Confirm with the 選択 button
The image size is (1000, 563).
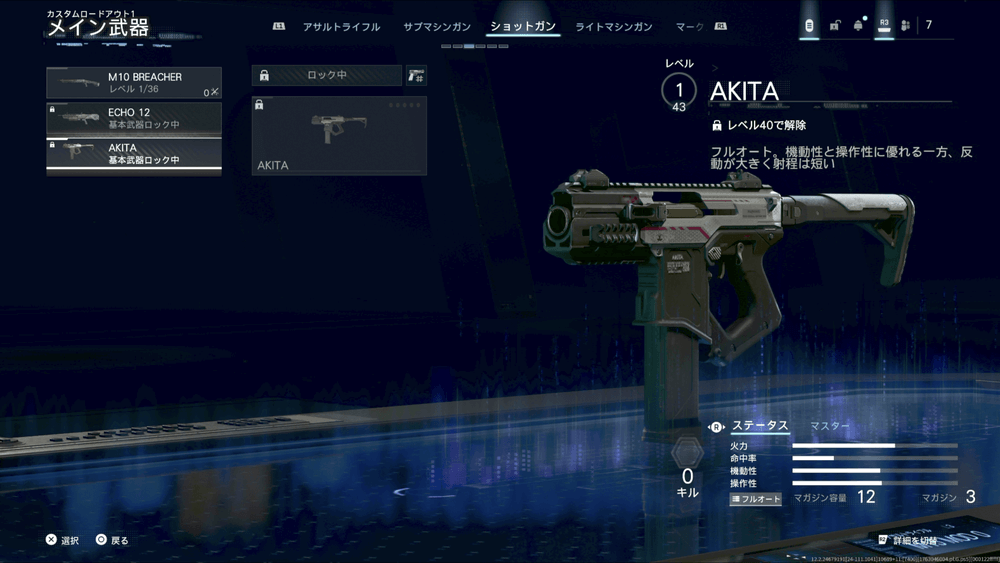coord(62,540)
